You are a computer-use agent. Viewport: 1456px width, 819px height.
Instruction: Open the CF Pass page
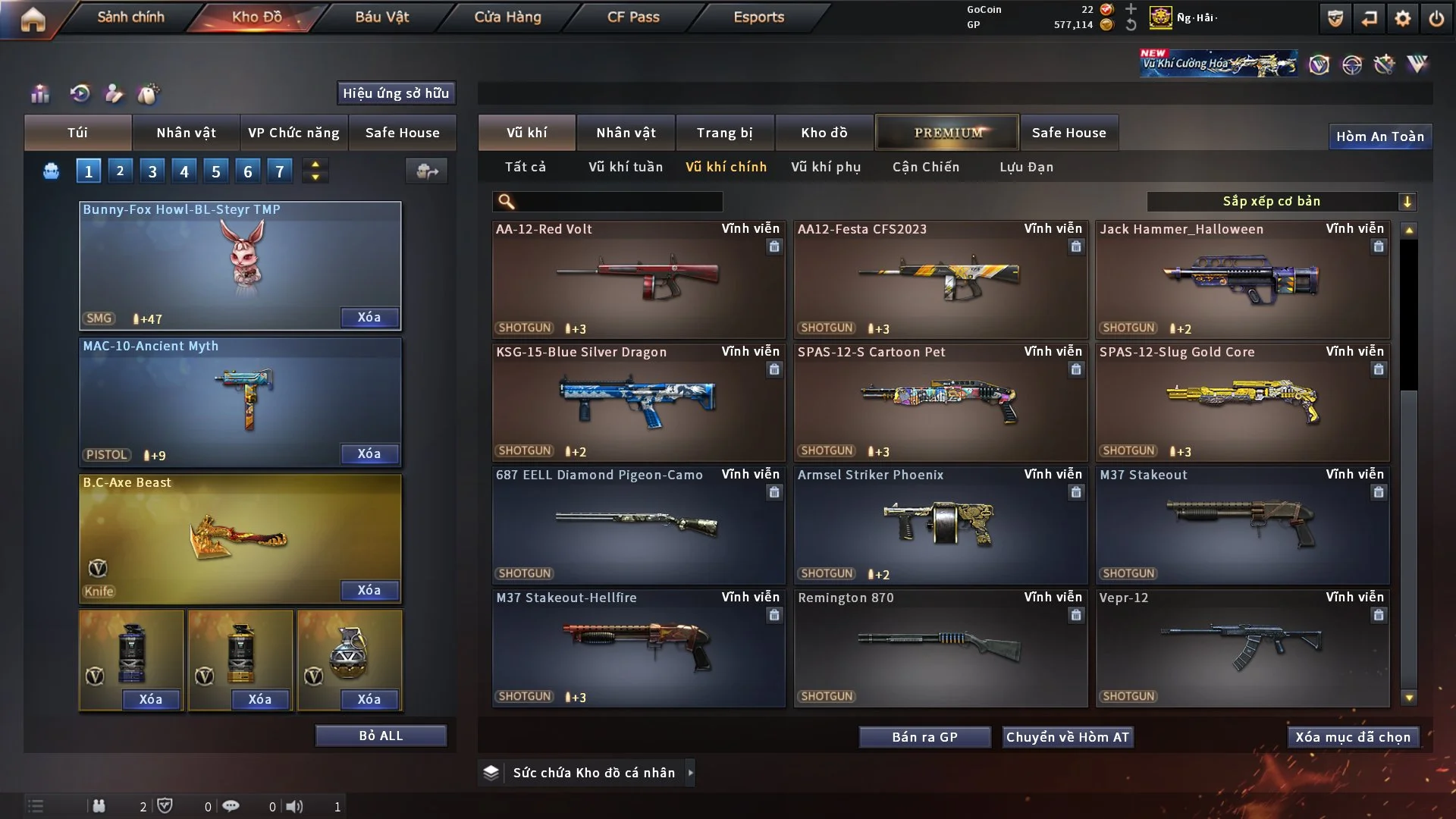click(x=633, y=17)
